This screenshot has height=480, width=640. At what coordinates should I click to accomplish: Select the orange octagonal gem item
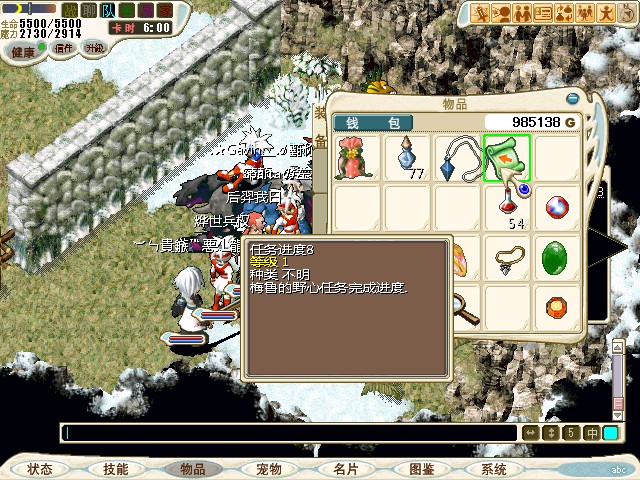[x=554, y=306]
